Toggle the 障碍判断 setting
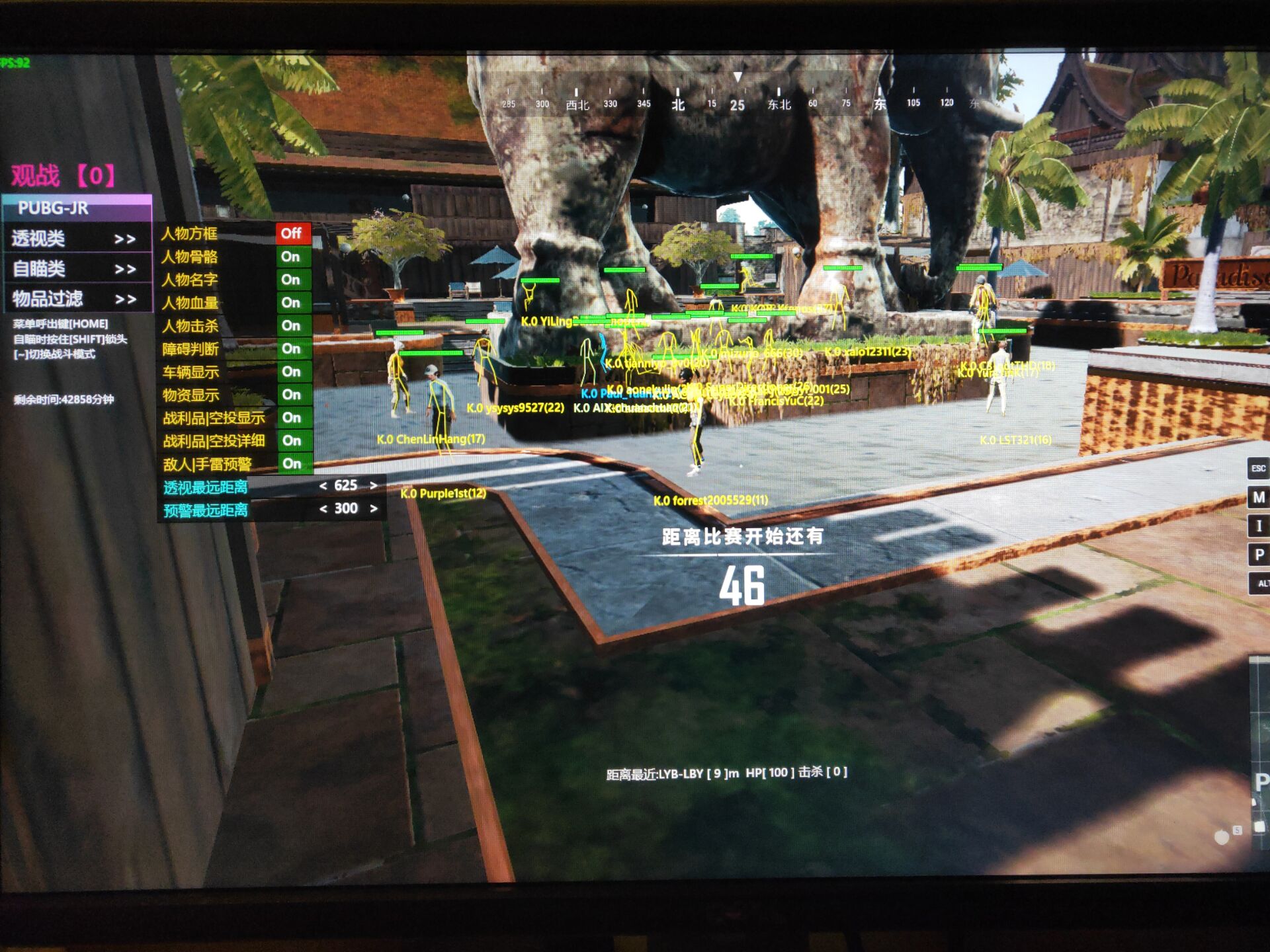Image resolution: width=1270 pixels, height=952 pixels. 292,348
